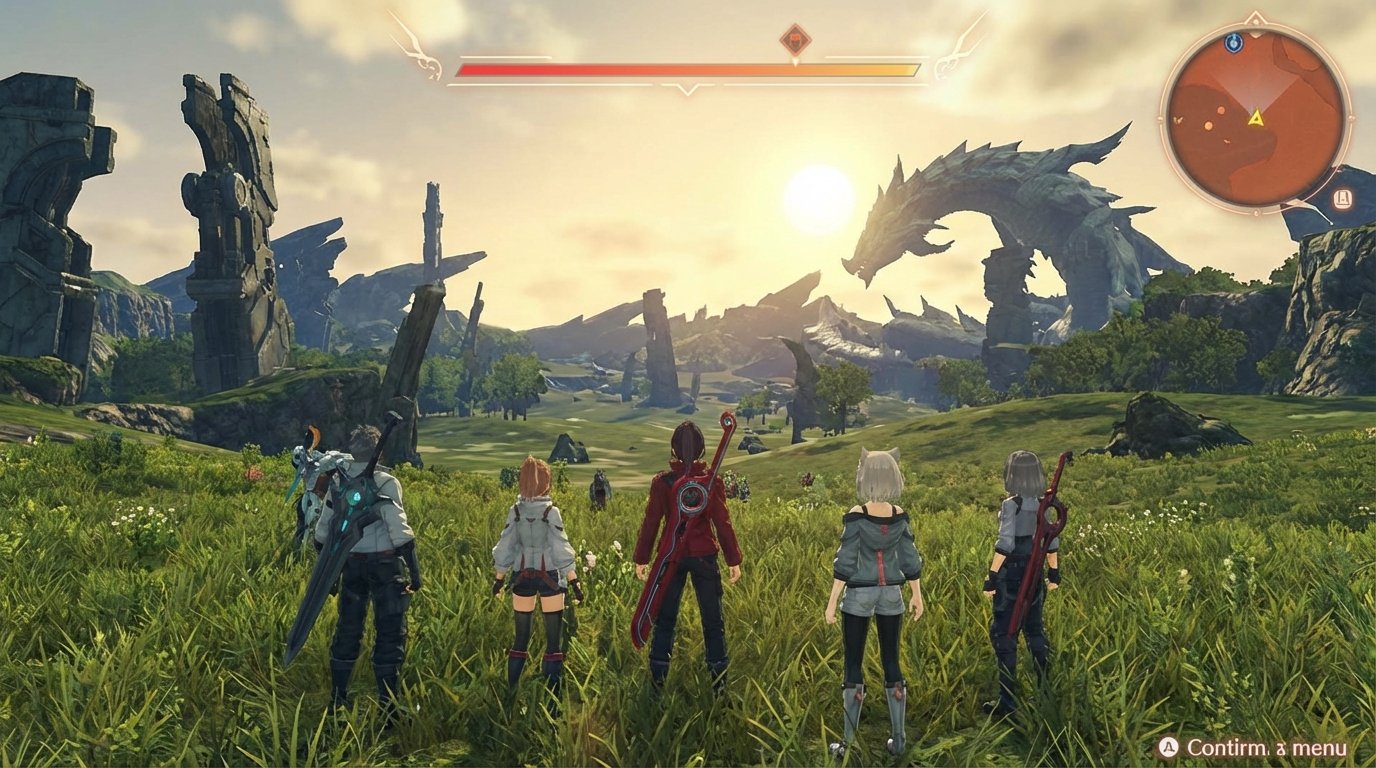Click the marker on the minimap's right rim

click(1352, 119)
